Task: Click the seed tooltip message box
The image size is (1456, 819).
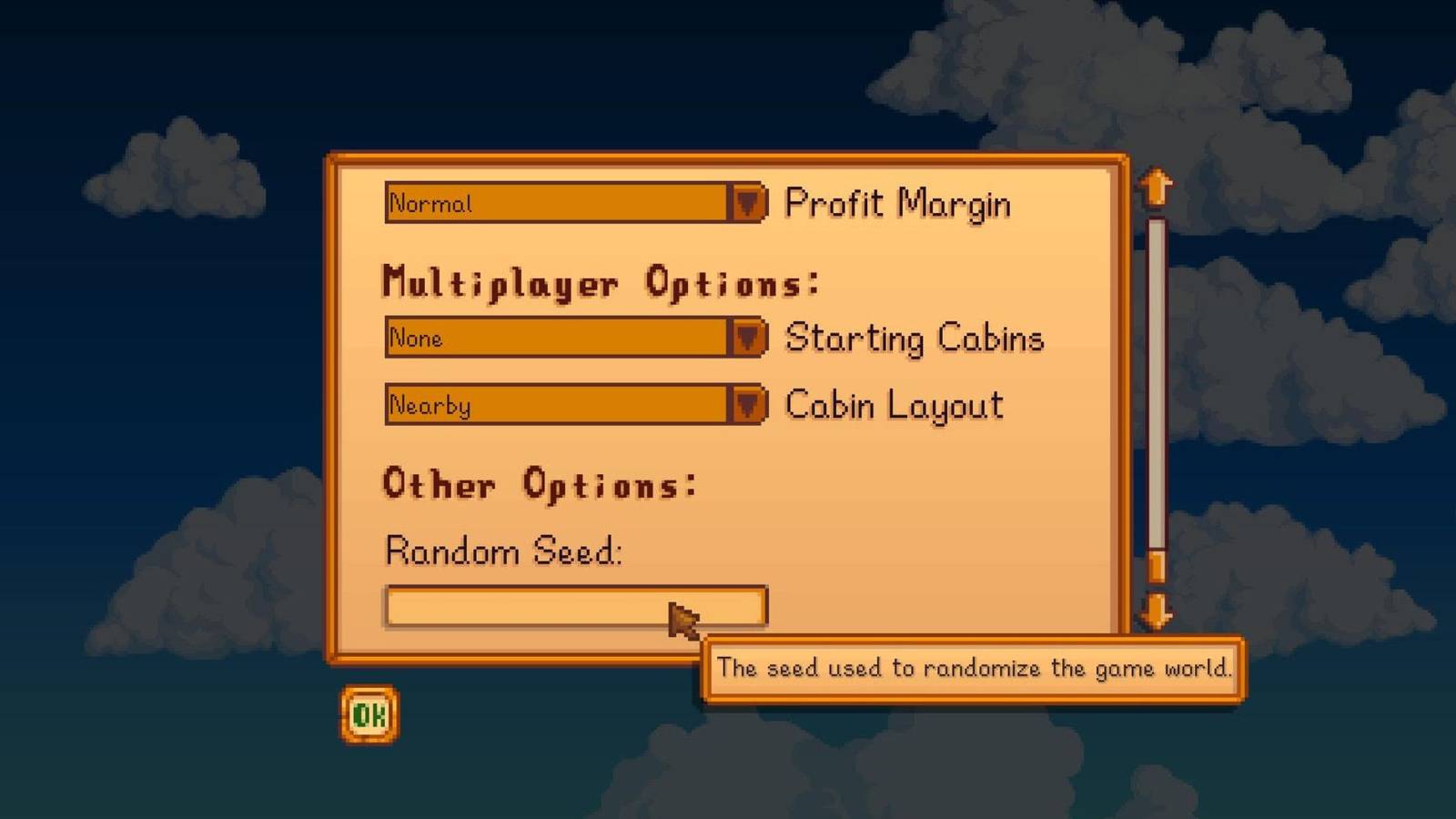Action: [x=974, y=668]
